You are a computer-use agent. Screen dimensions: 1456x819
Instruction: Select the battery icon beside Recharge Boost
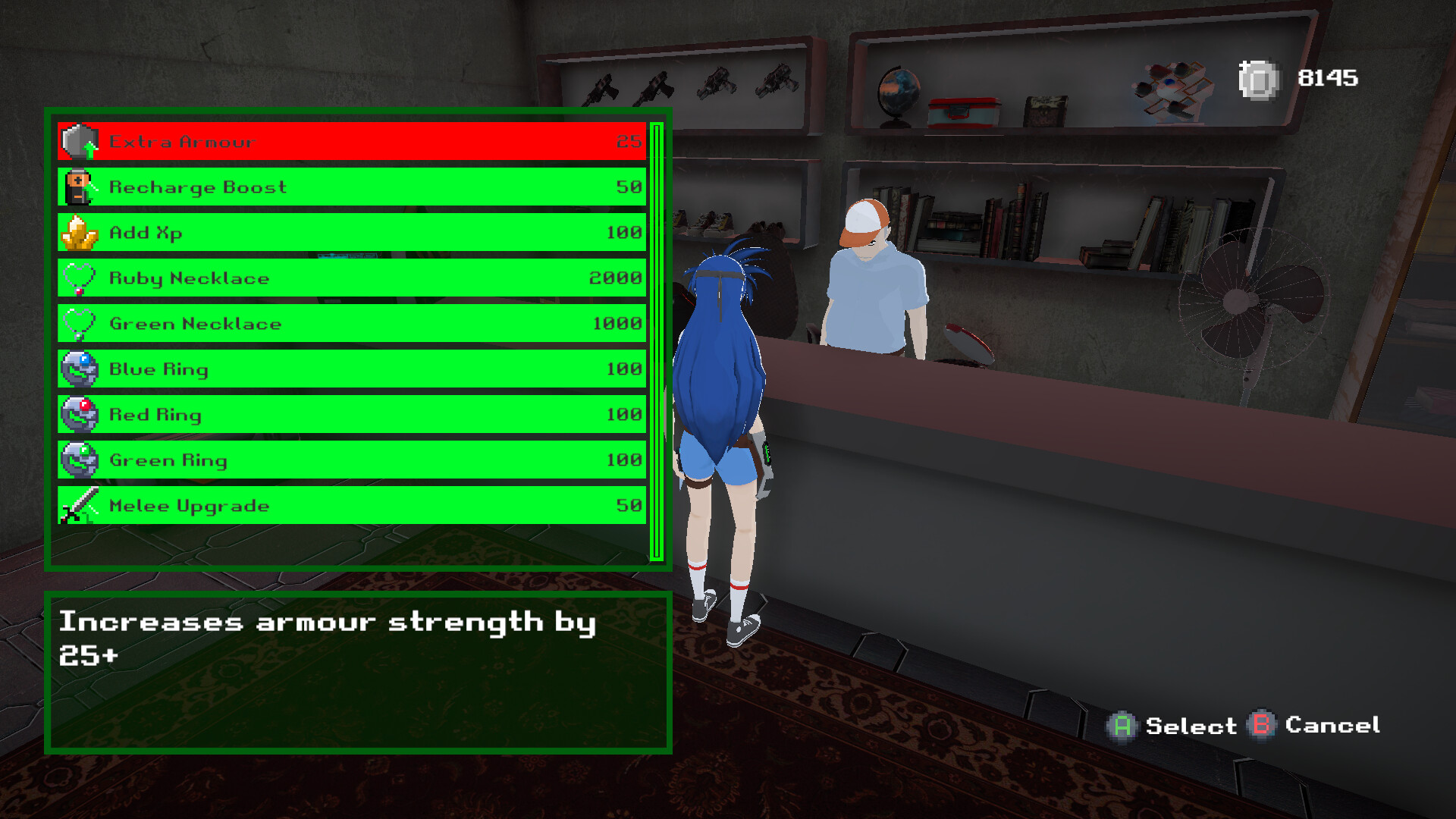tap(80, 187)
